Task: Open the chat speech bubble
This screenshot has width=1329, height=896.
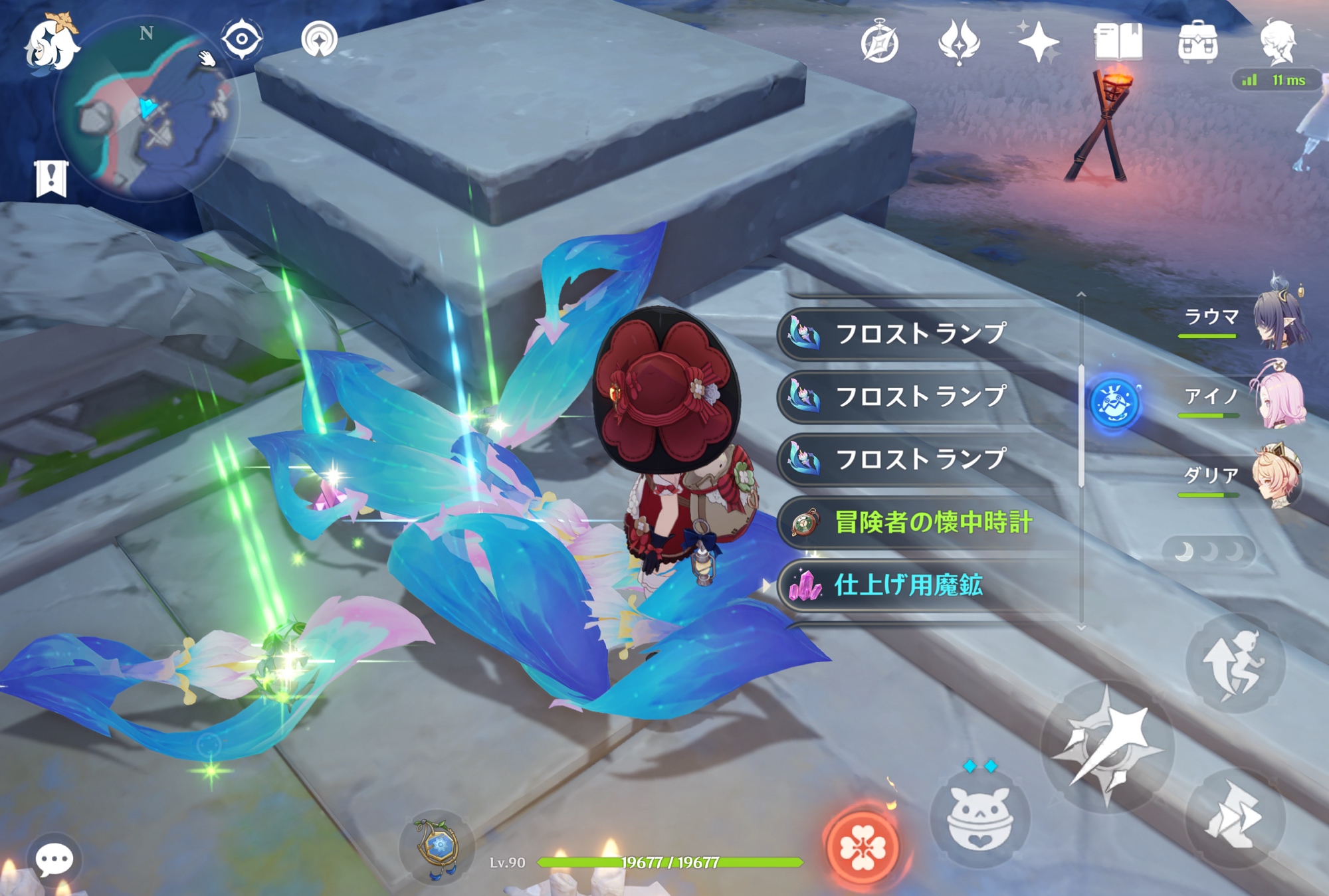Action: [x=54, y=860]
